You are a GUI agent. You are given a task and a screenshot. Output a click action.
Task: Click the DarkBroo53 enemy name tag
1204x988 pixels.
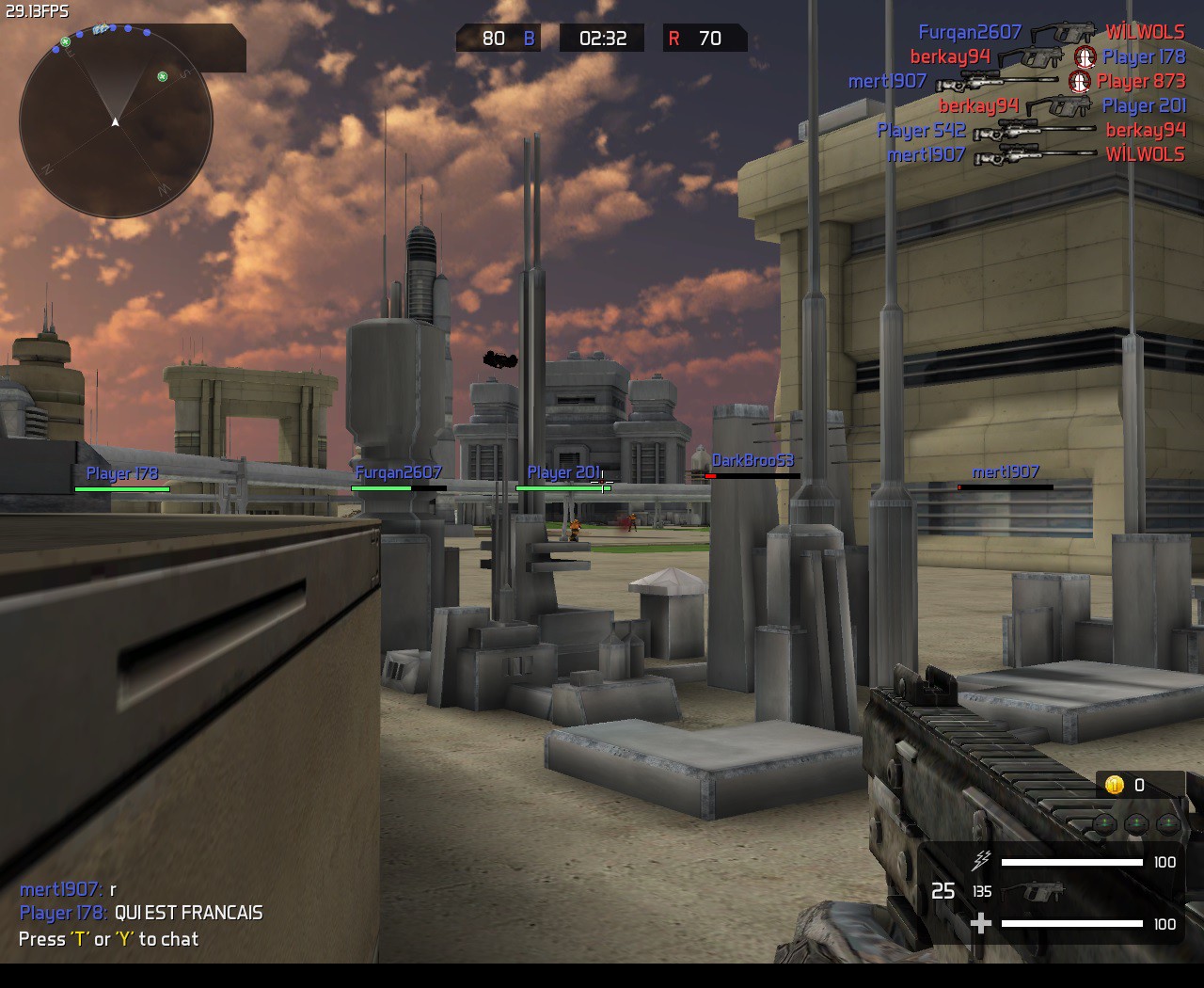point(752,461)
